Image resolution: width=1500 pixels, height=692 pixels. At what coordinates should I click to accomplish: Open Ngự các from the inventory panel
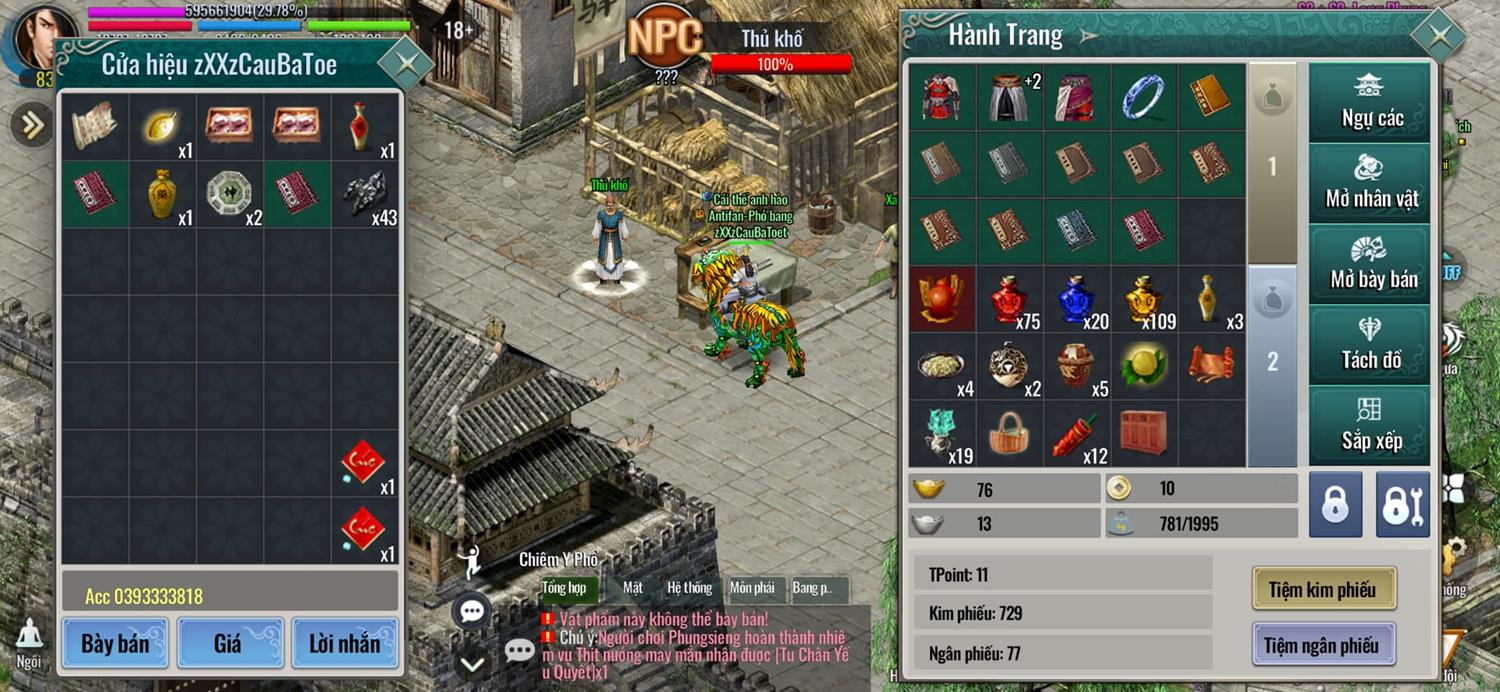point(1371,103)
